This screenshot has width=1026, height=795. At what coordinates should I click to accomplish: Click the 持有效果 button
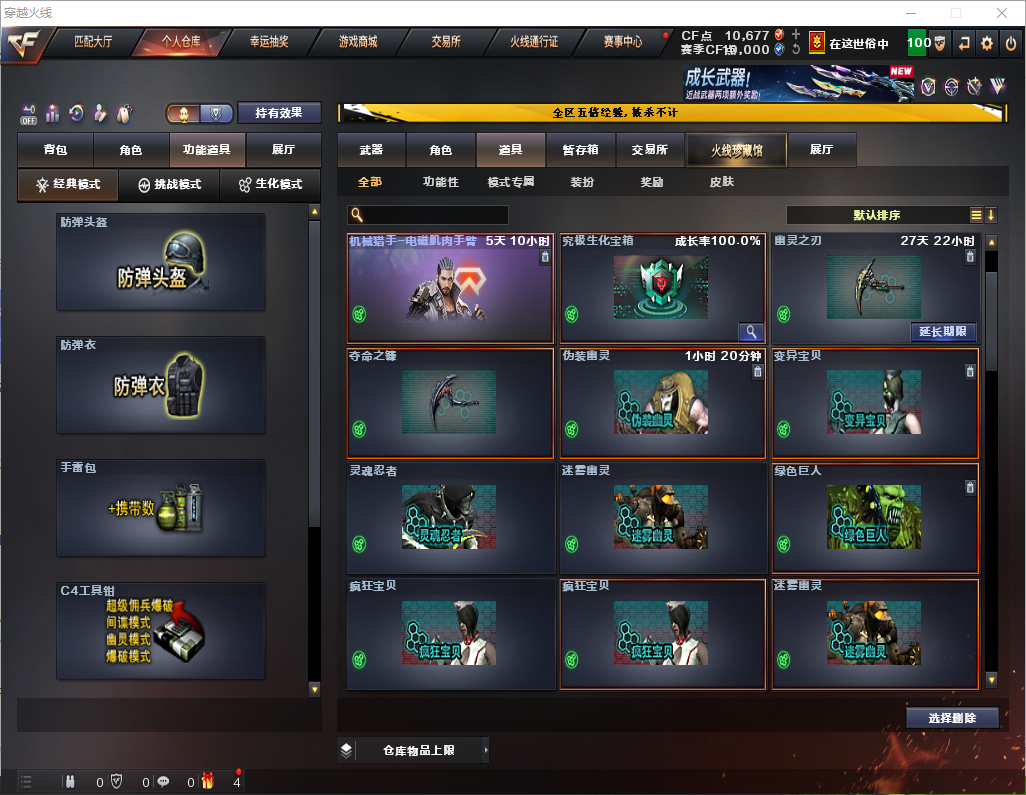coord(279,113)
